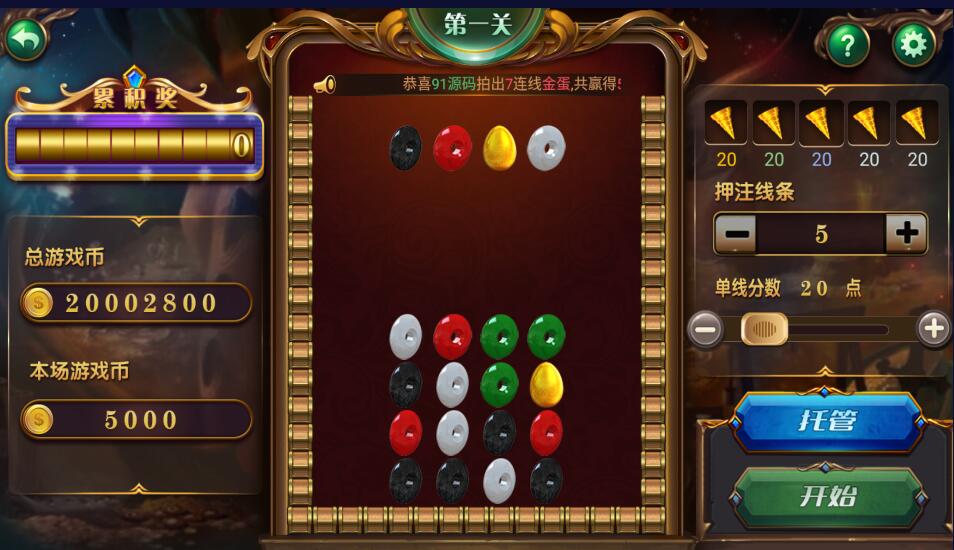Click the megaphone announcement icon

click(324, 86)
